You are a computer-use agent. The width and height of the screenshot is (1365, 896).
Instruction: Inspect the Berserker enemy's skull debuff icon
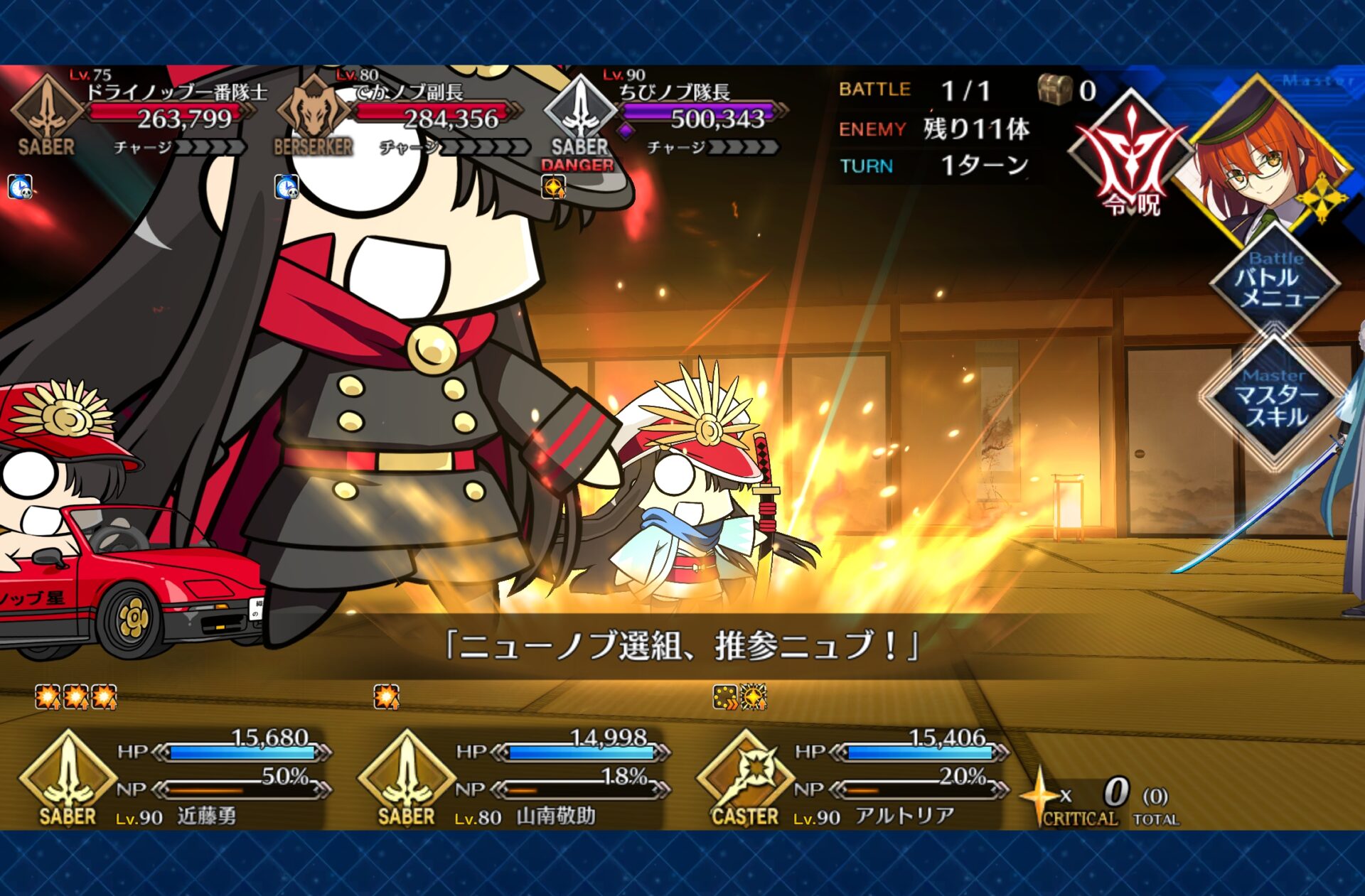287,188
